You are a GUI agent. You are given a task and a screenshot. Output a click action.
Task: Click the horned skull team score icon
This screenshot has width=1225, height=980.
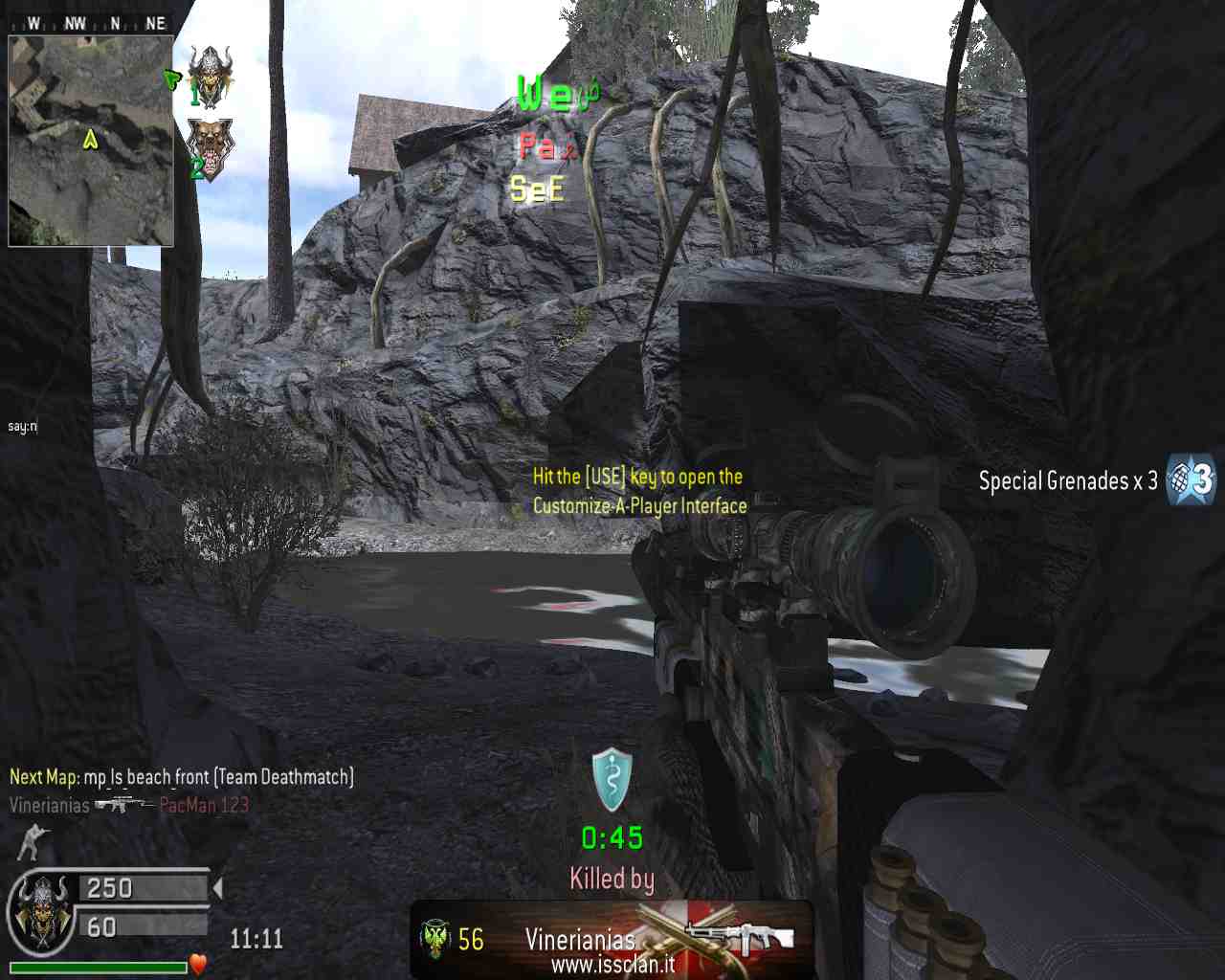click(210, 74)
